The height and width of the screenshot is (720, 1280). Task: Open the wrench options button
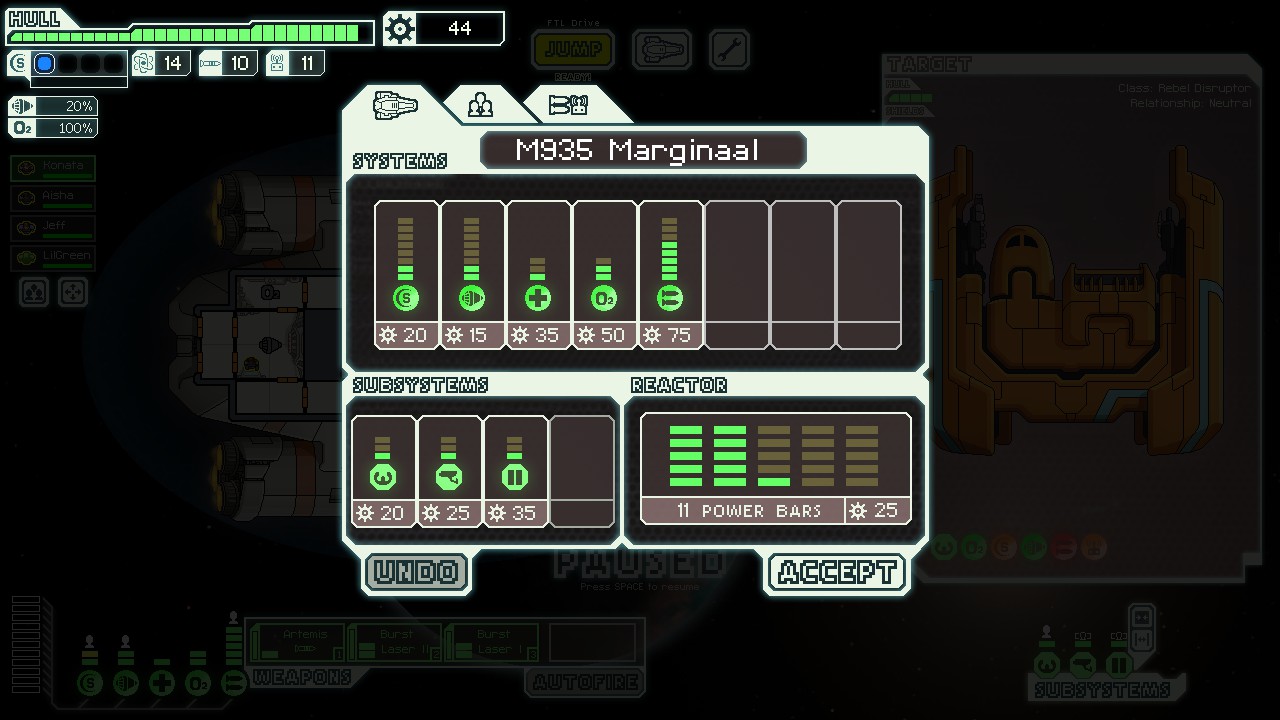729,49
